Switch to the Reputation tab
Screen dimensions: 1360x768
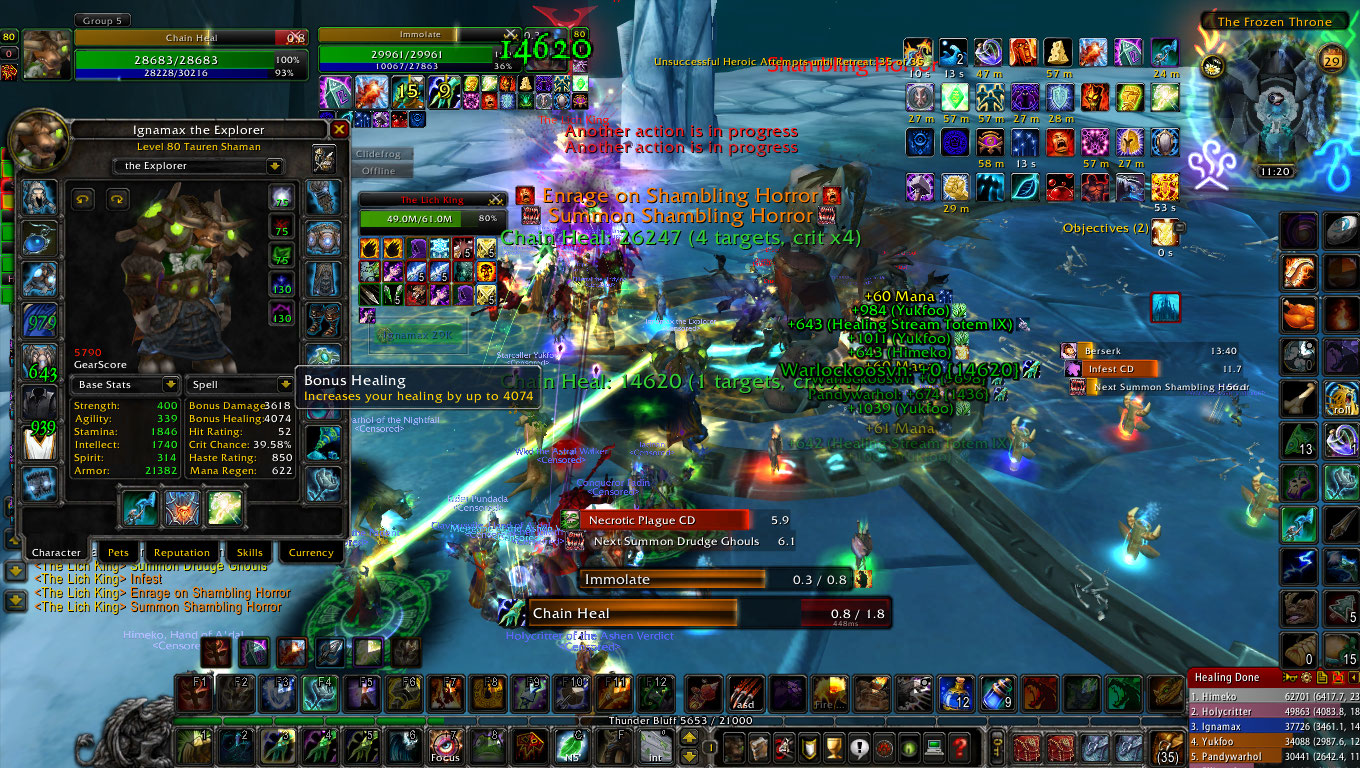pos(182,552)
